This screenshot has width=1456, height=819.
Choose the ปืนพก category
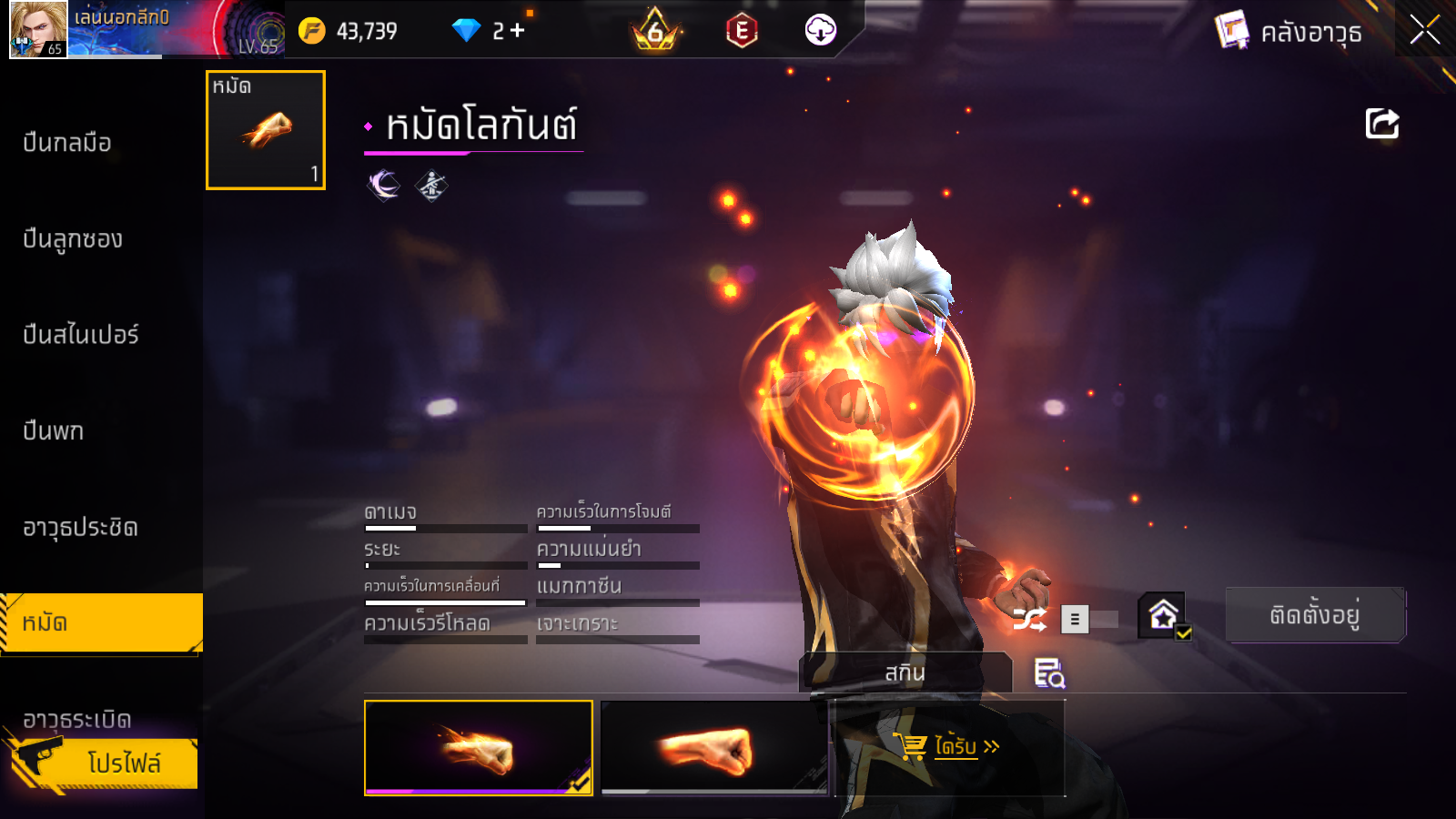[54, 431]
